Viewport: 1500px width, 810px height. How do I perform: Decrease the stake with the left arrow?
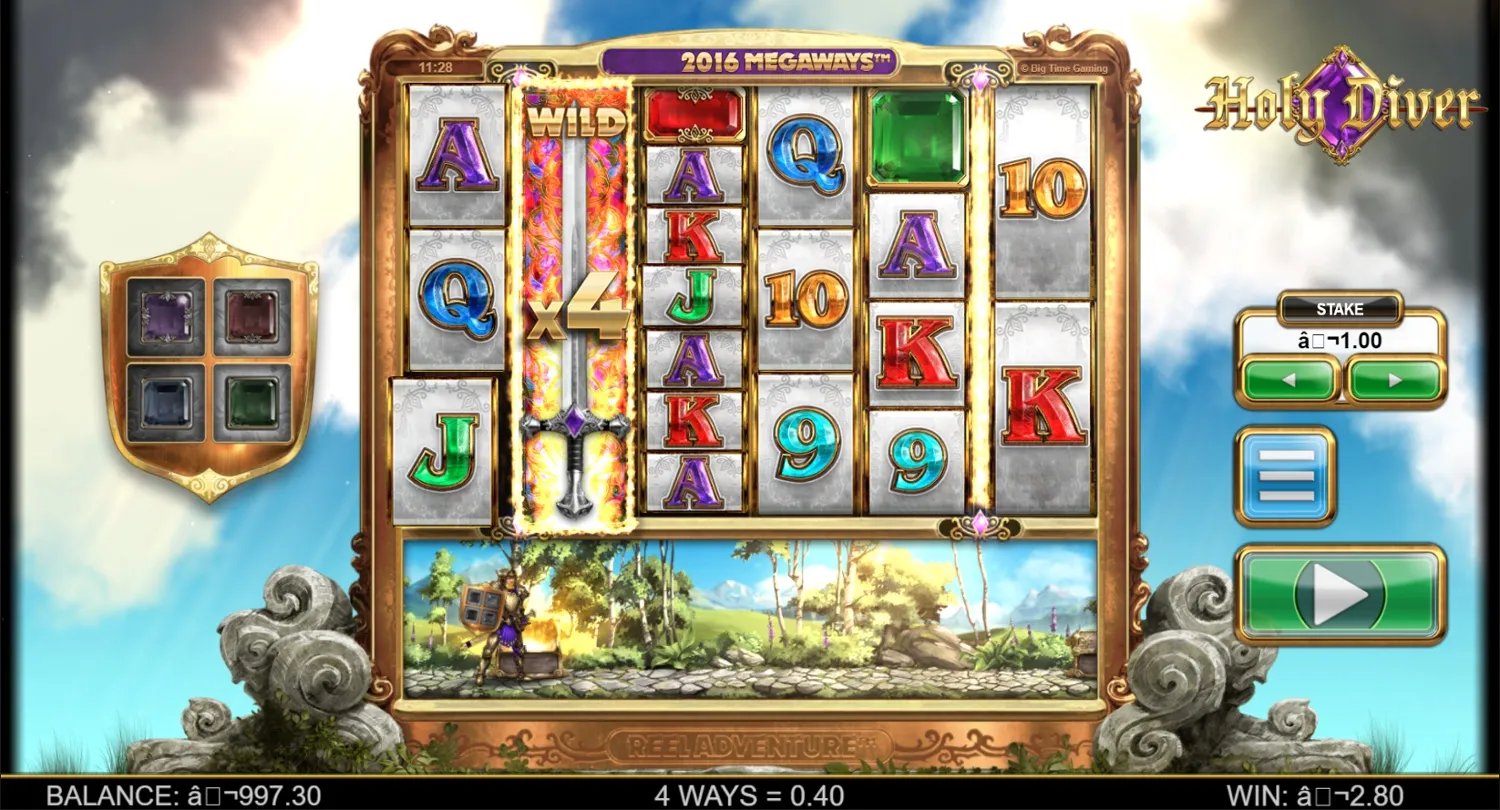(x=1287, y=381)
